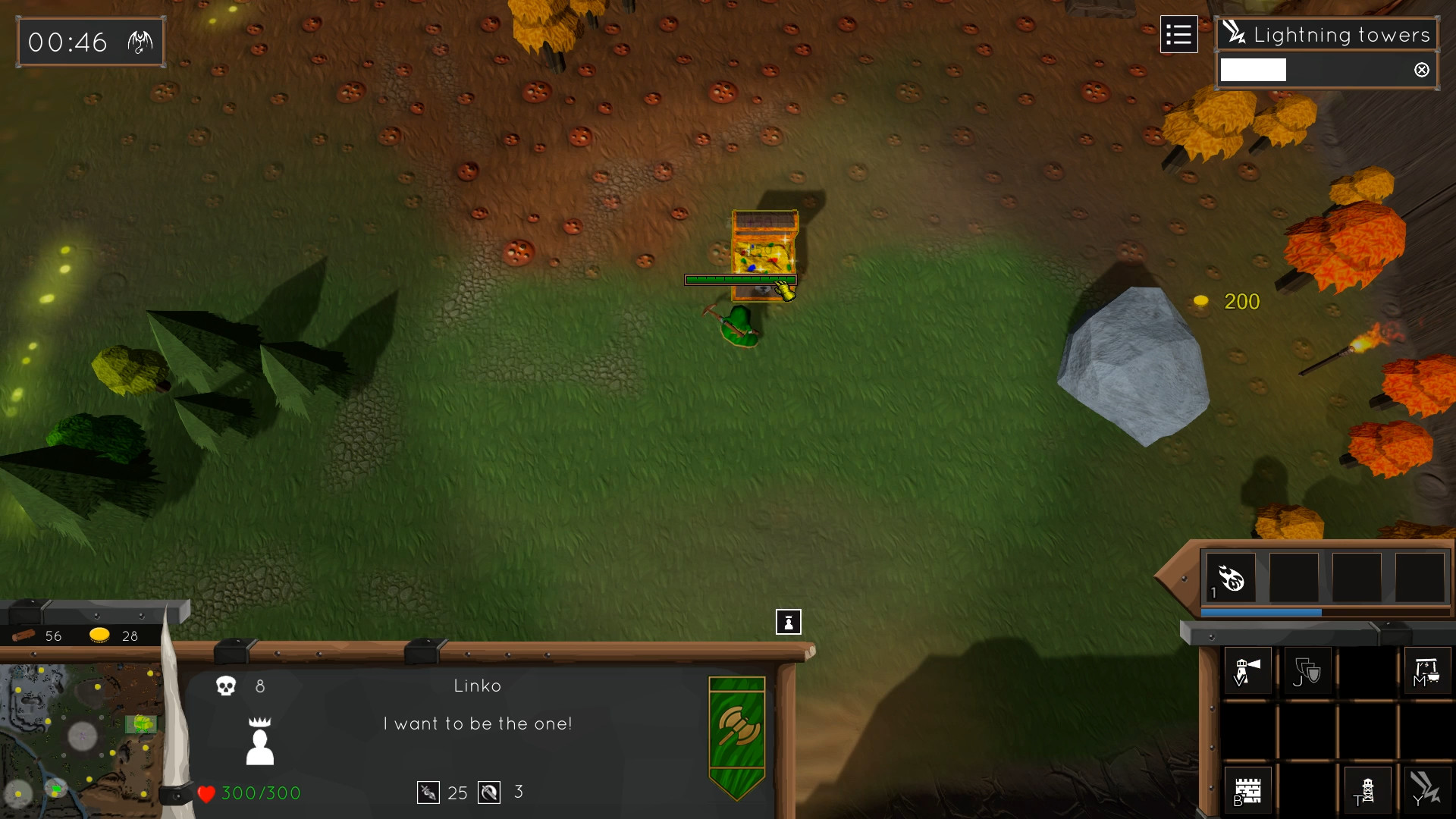This screenshot has height=819, width=1456.
Task: Toggle the list view button left of Lightning towers
Action: pos(1179,34)
